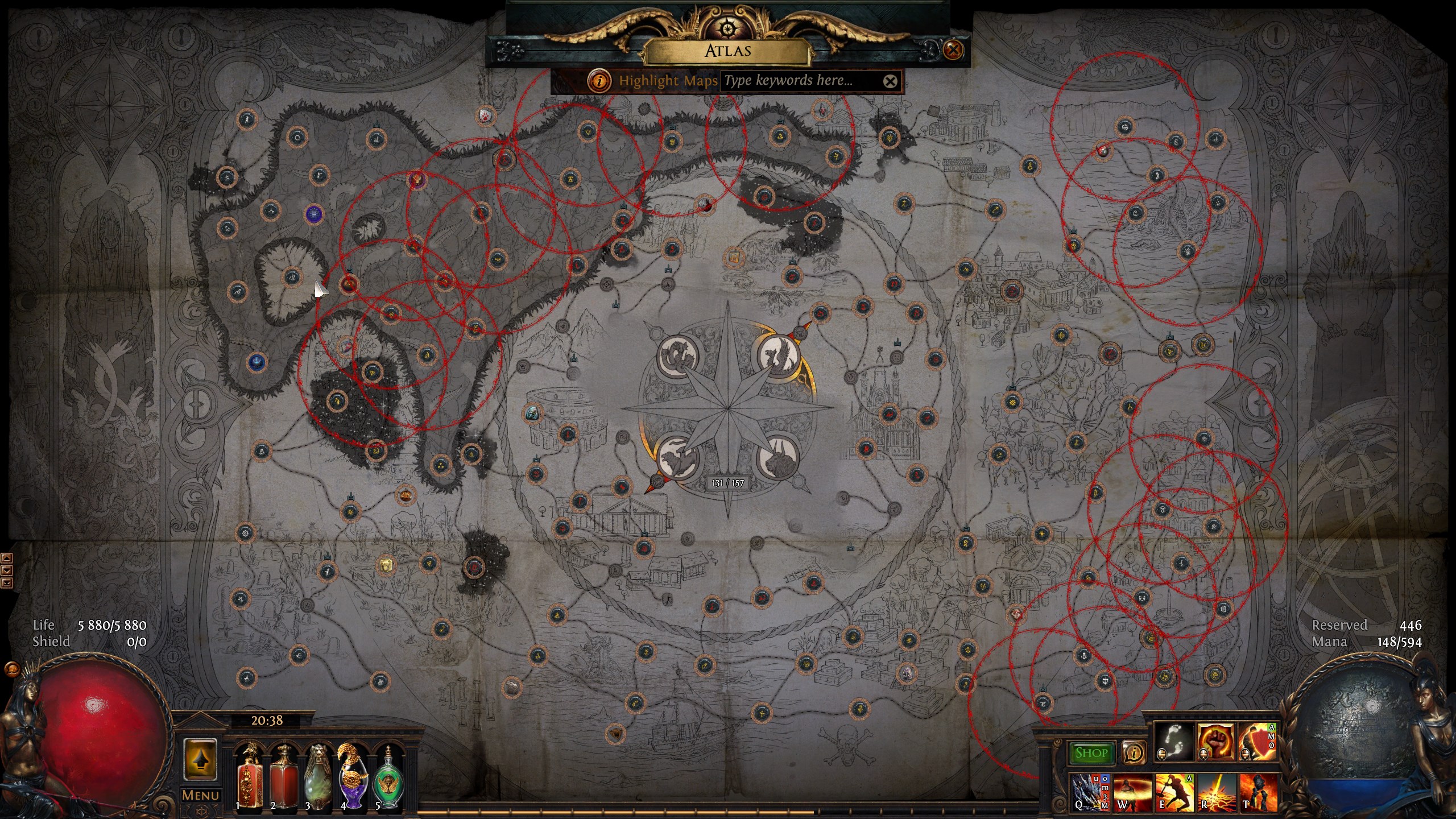The width and height of the screenshot is (1456, 819).
Task: Open the Highlight Maps info tooltip icon
Action: click(599, 81)
